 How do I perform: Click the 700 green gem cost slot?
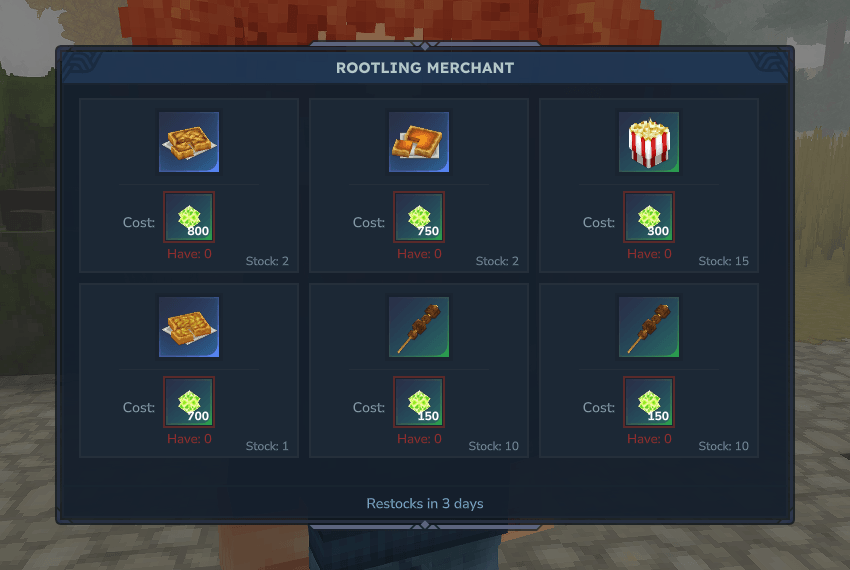(x=189, y=402)
